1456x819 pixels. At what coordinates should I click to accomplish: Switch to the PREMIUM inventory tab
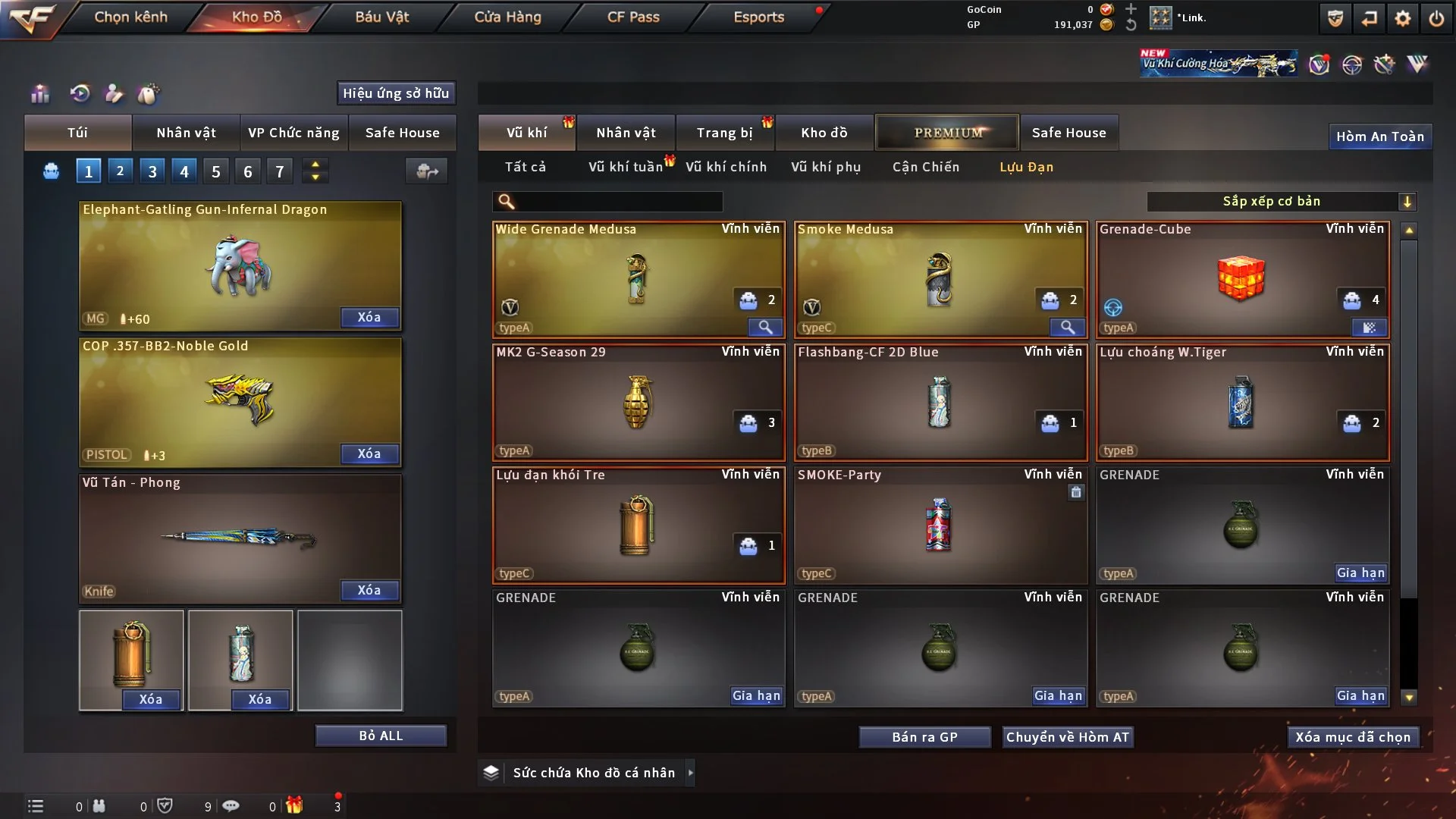click(x=947, y=133)
